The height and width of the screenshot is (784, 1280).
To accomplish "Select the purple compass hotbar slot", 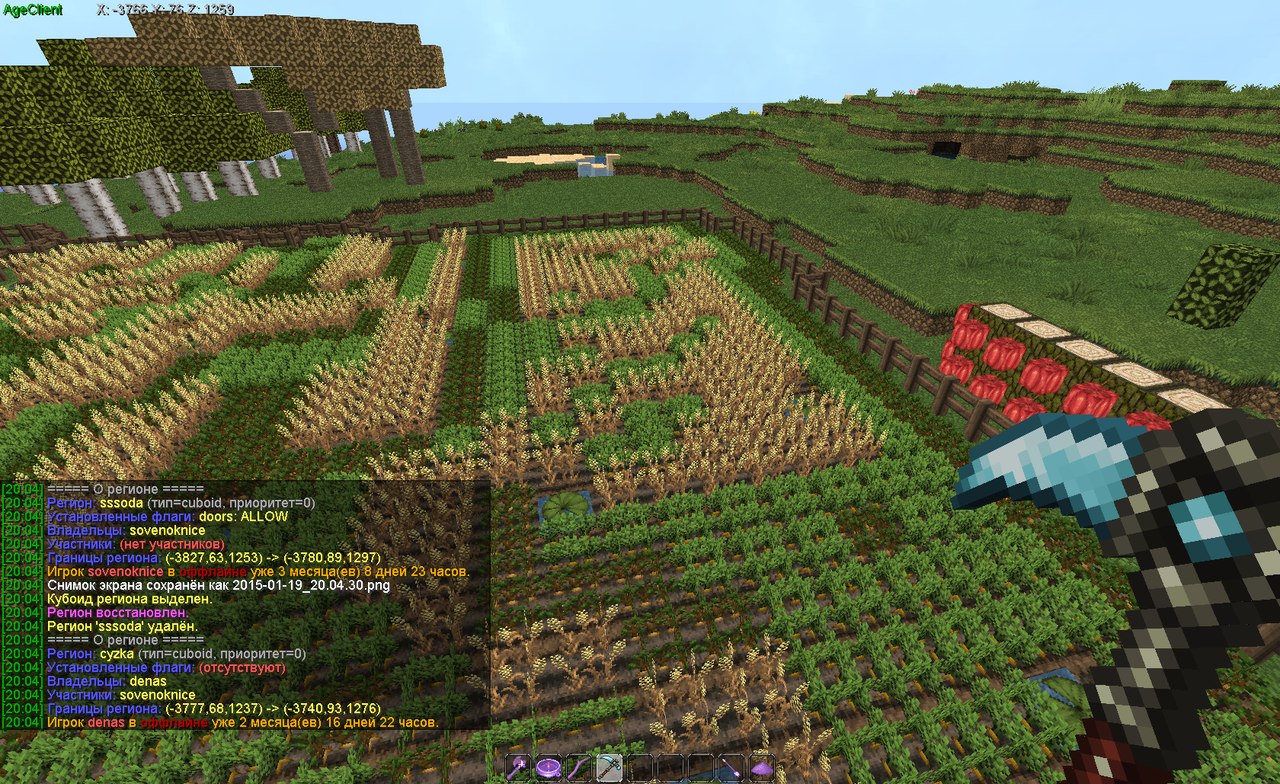I will (x=549, y=768).
